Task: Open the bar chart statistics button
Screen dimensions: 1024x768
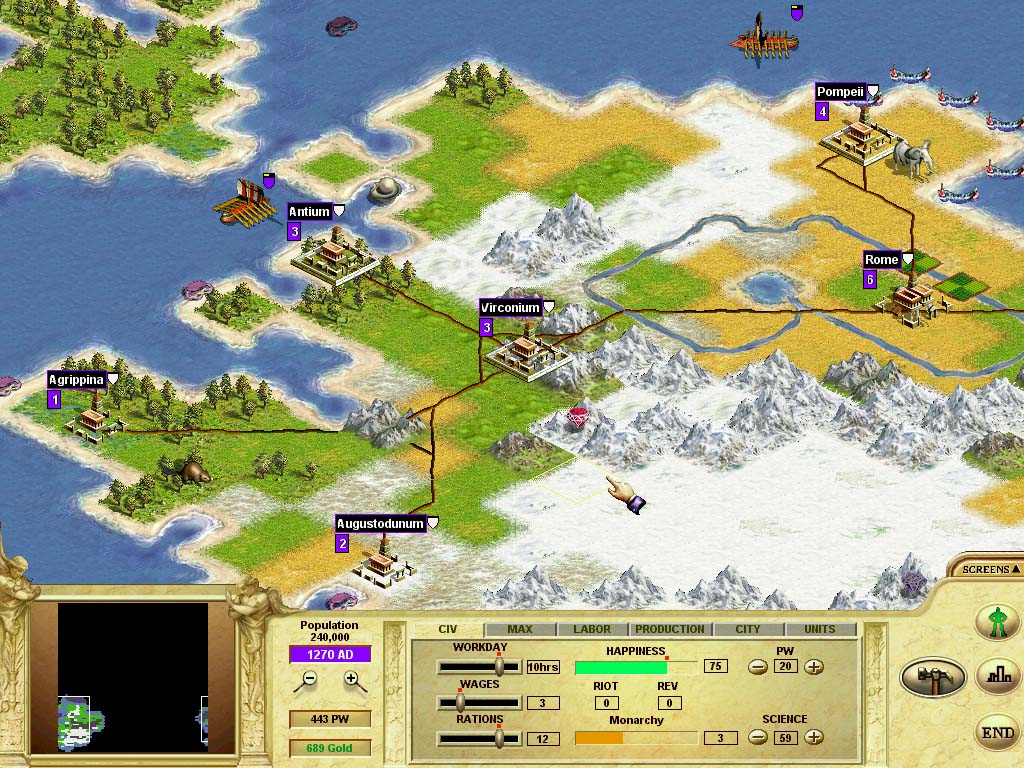Action: pos(997,674)
